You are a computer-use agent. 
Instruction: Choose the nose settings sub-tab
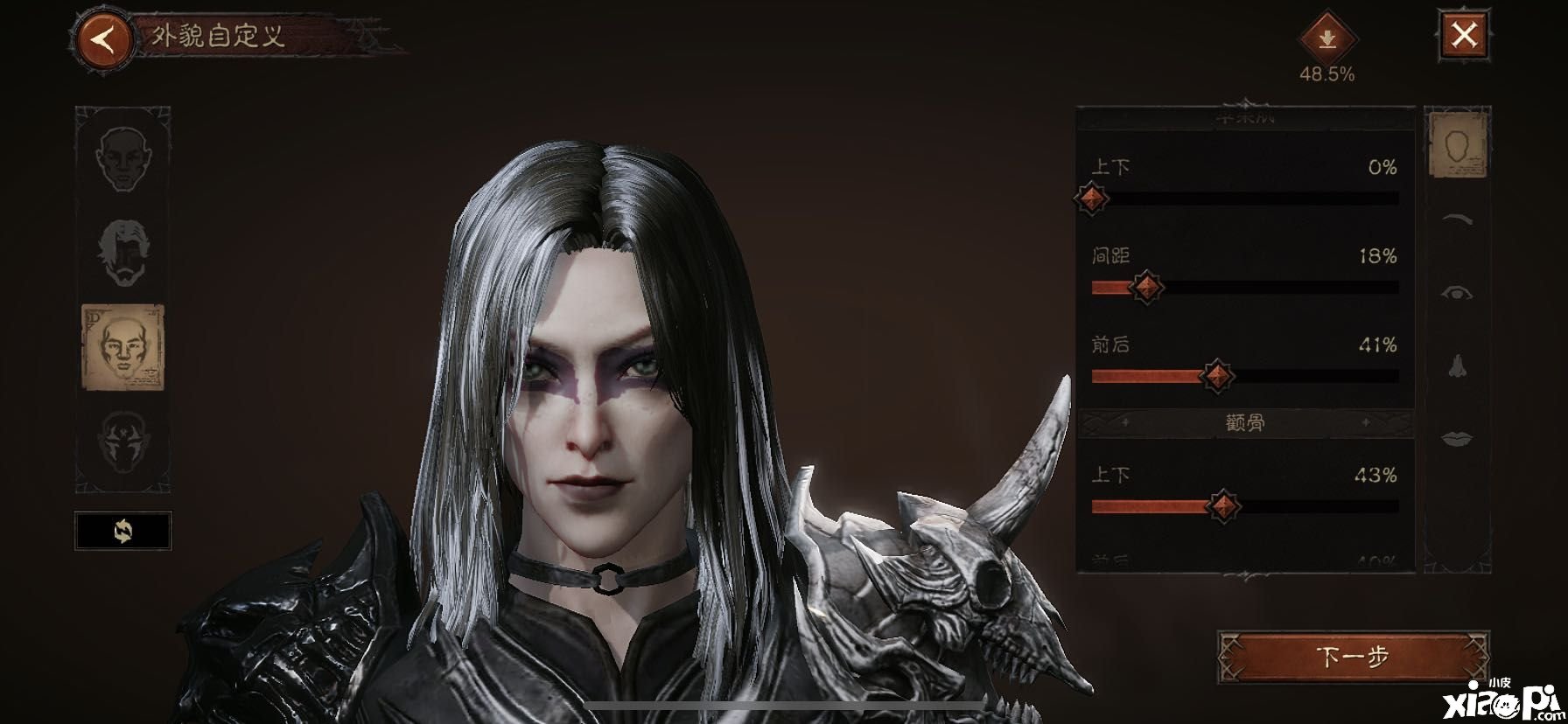pyautogui.click(x=1457, y=365)
